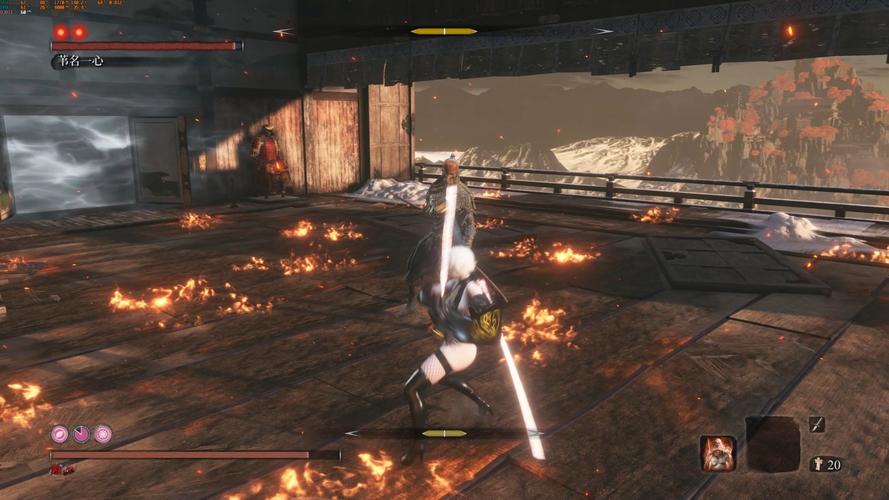Click the empty dark quick item slot
This screenshot has width=889, height=500.
(x=773, y=444)
